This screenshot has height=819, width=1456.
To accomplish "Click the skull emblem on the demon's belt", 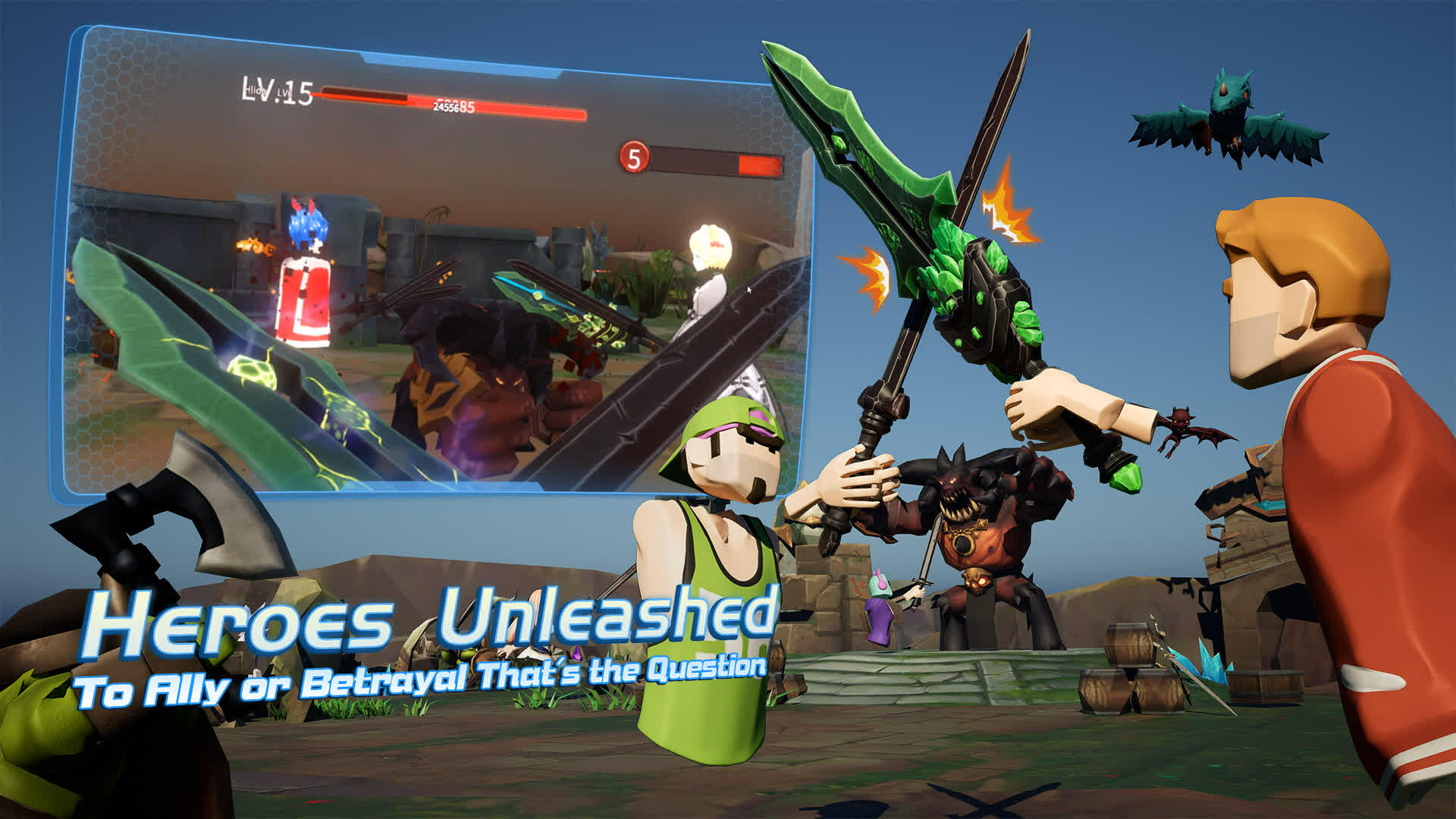I will tap(978, 580).
